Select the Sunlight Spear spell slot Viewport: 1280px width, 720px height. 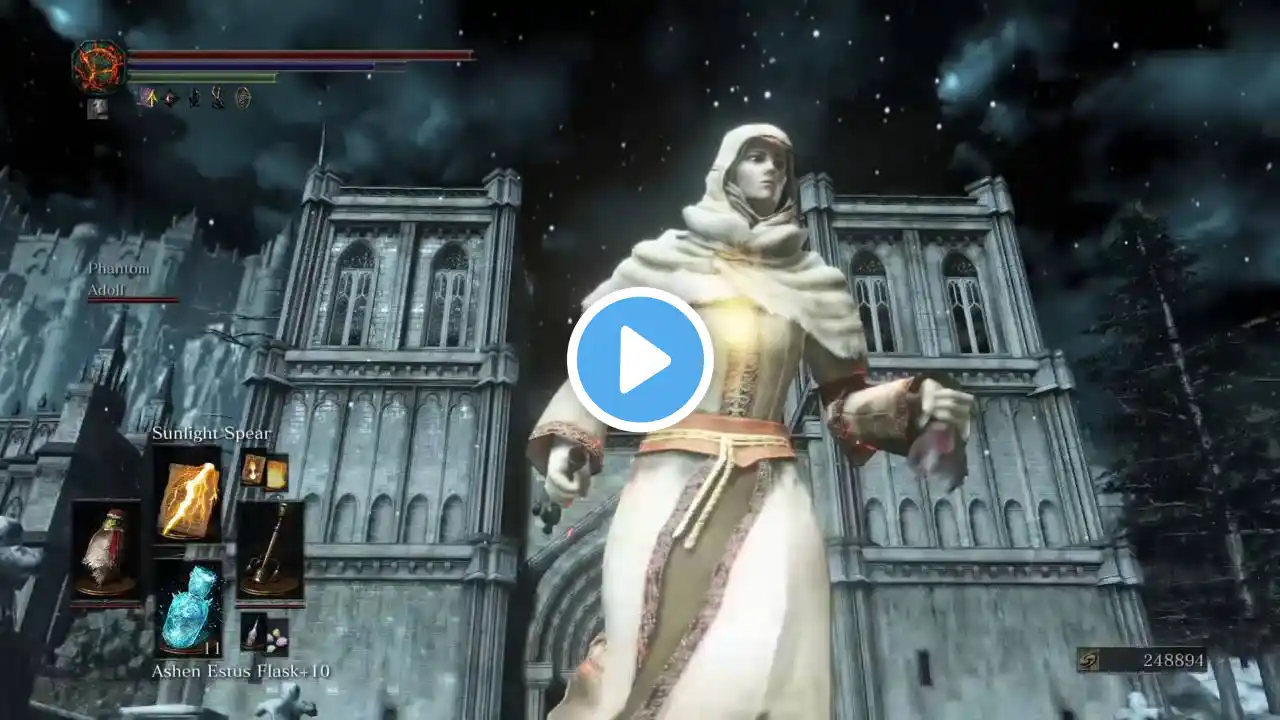coord(187,495)
